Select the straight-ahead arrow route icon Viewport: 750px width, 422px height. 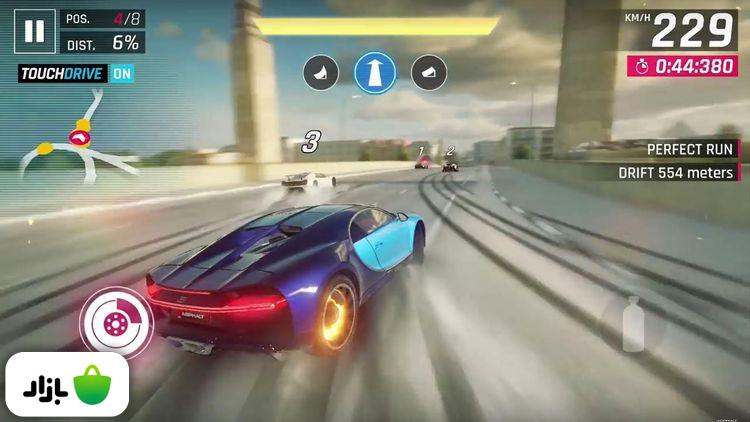pyautogui.click(x=375, y=72)
